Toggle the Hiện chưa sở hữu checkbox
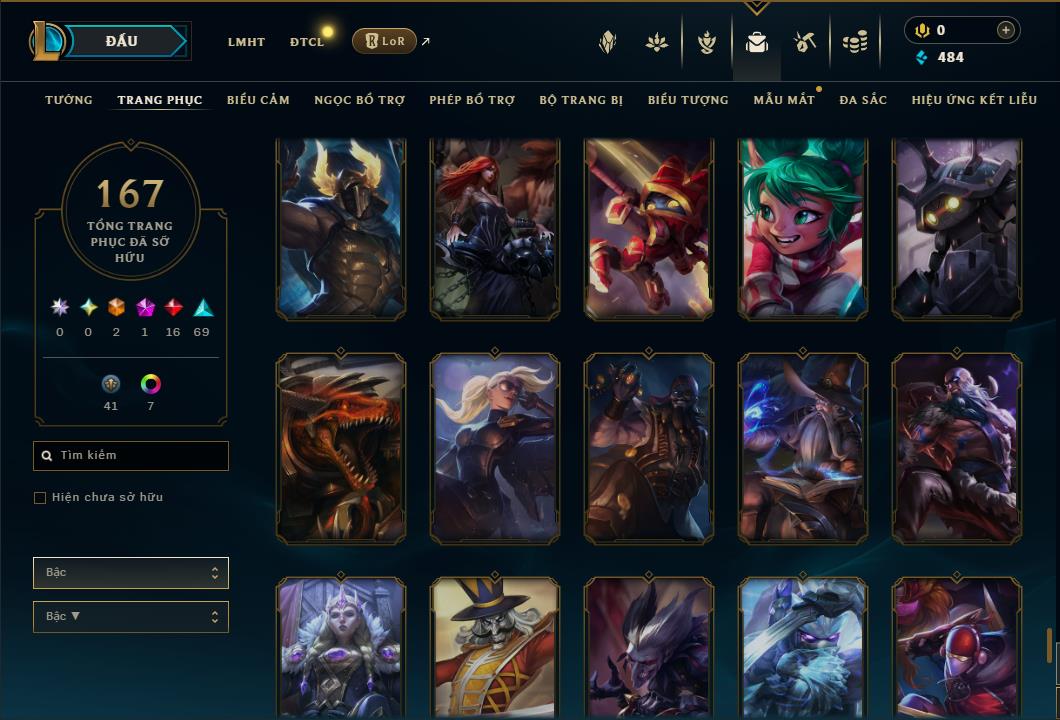 [x=40, y=498]
